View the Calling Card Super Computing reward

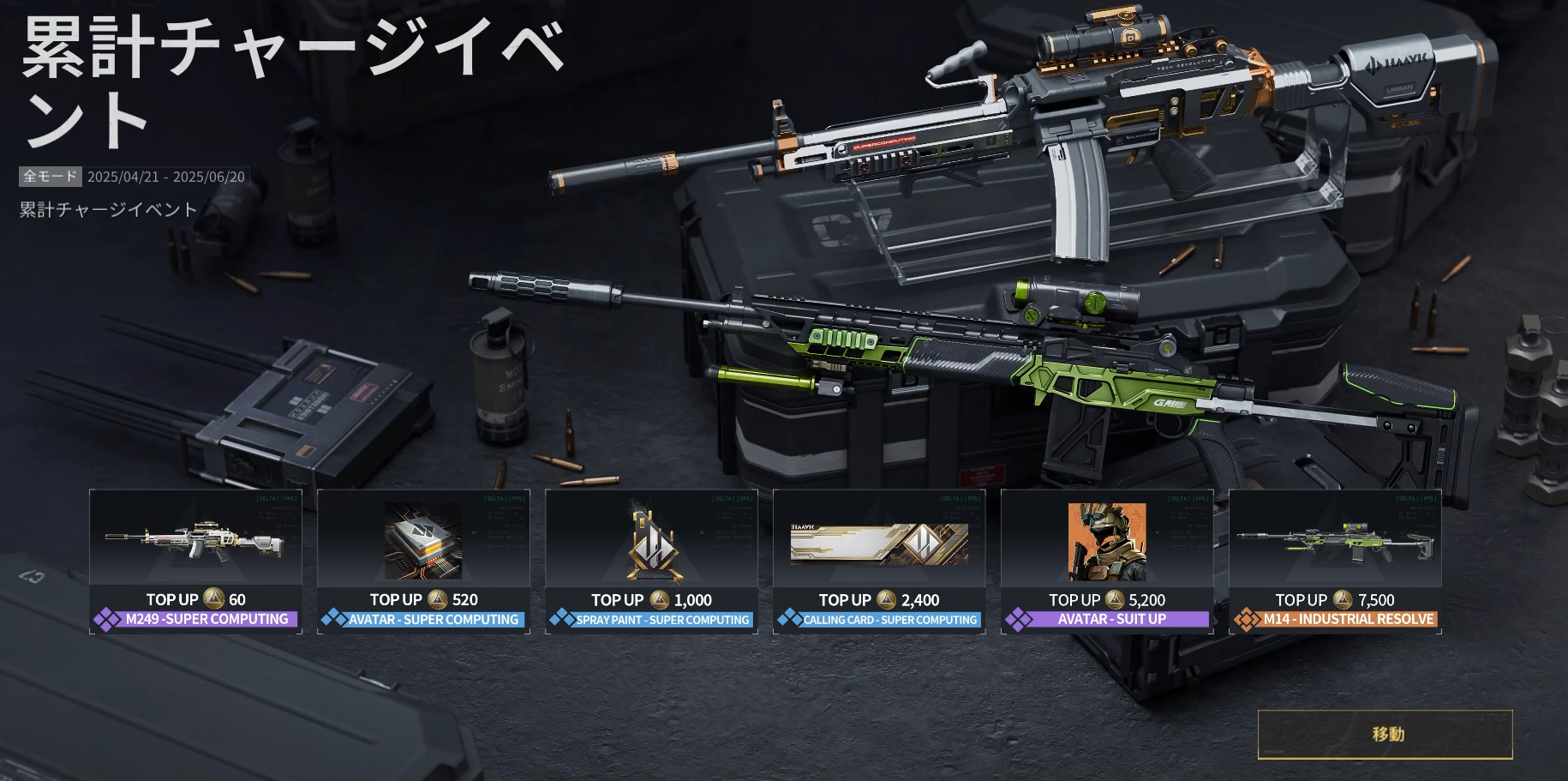pos(879,561)
